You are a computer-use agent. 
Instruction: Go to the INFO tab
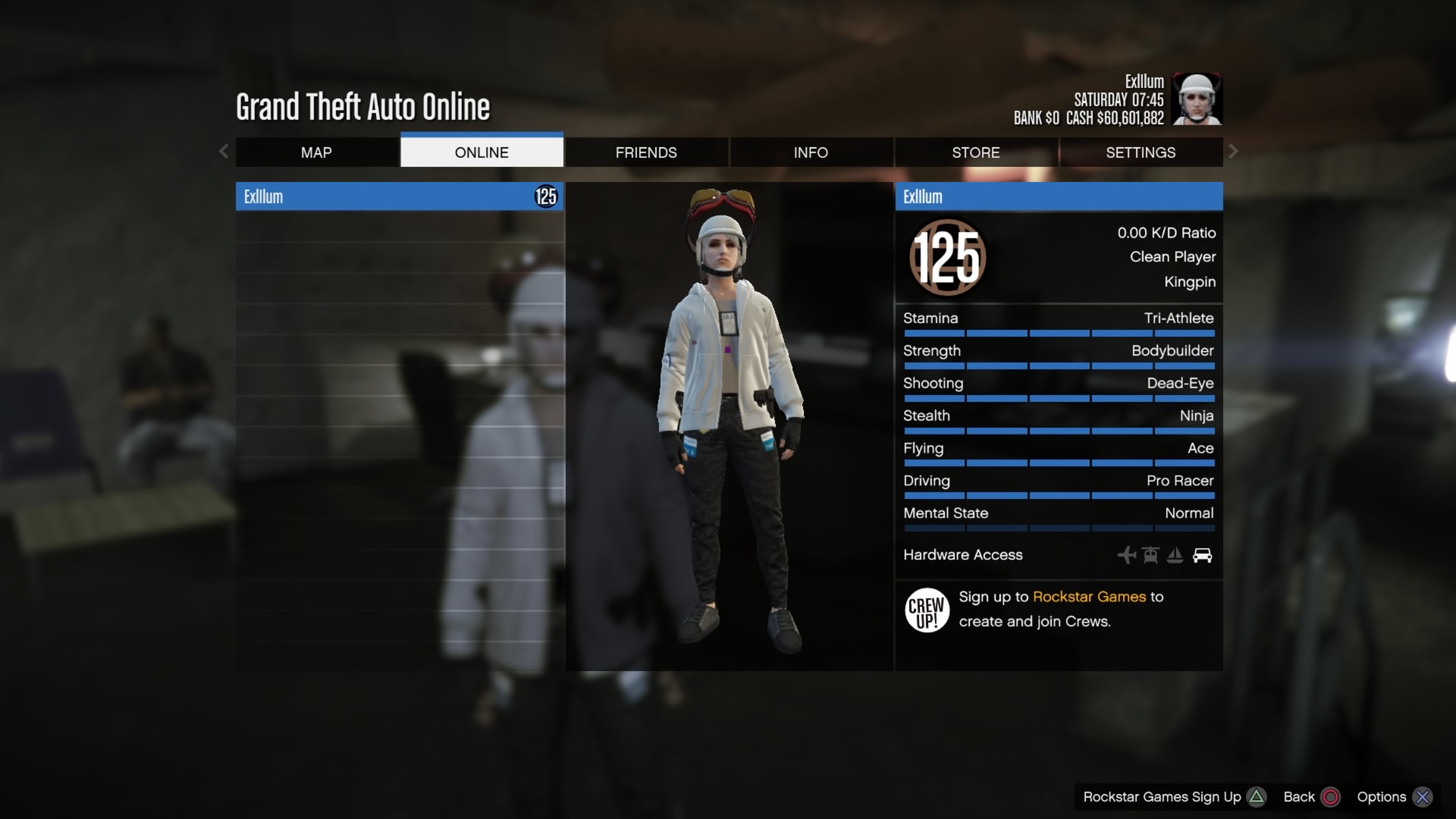[811, 152]
